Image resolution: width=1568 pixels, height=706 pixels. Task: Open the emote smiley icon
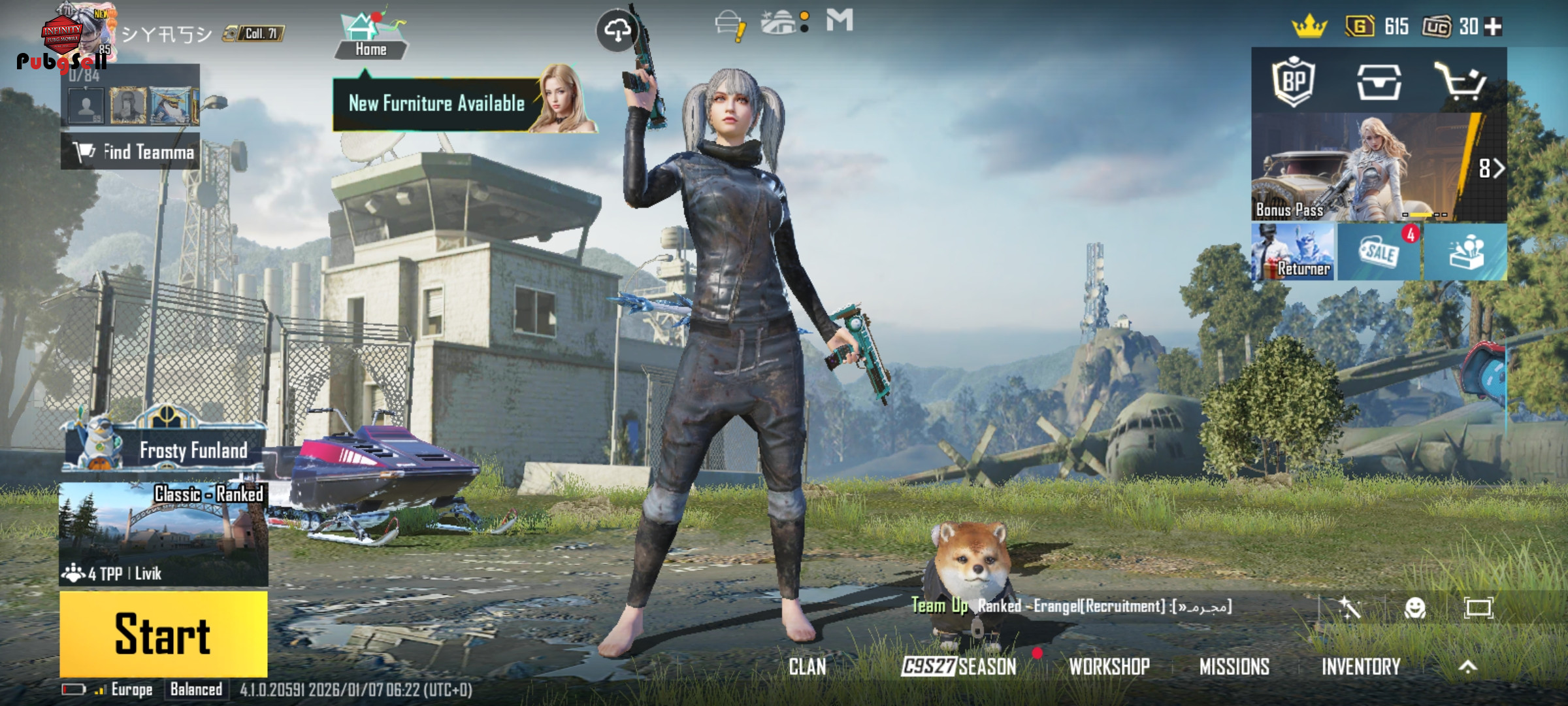[1415, 608]
